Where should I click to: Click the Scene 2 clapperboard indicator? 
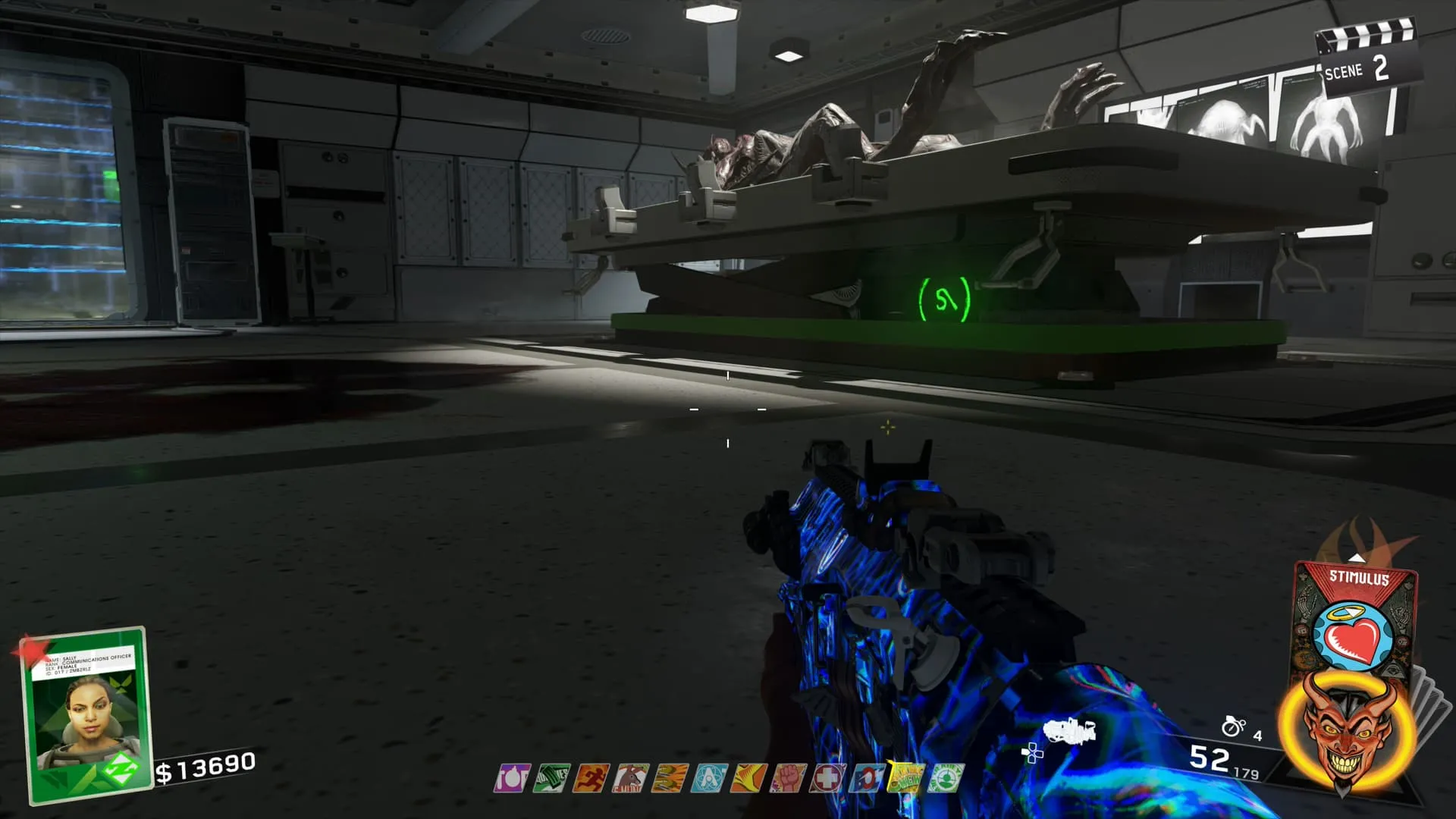pyautogui.click(x=1365, y=62)
